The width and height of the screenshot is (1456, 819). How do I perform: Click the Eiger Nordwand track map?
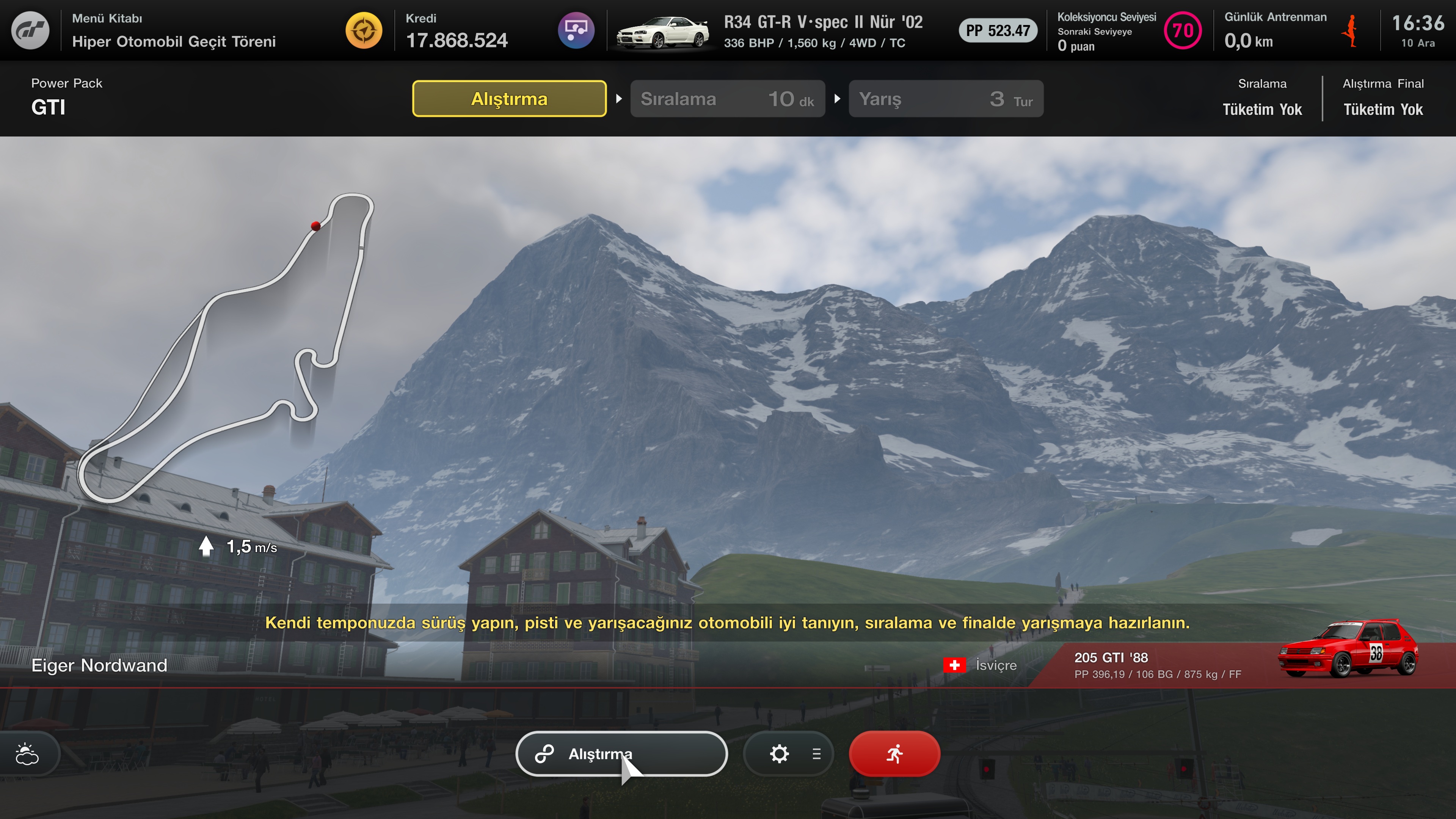[x=226, y=345]
